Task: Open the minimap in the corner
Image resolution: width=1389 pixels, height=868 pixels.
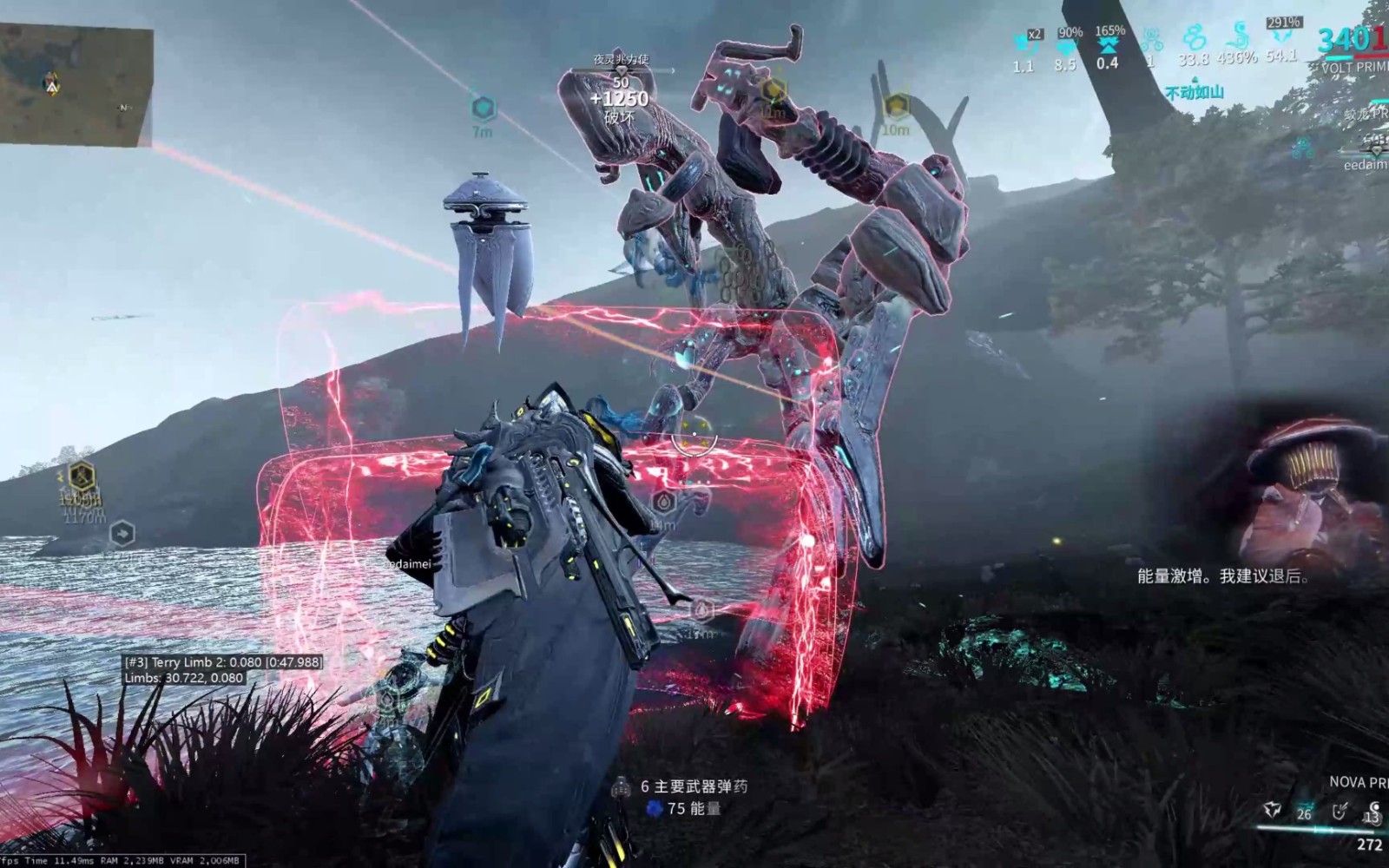Action: tap(76, 85)
